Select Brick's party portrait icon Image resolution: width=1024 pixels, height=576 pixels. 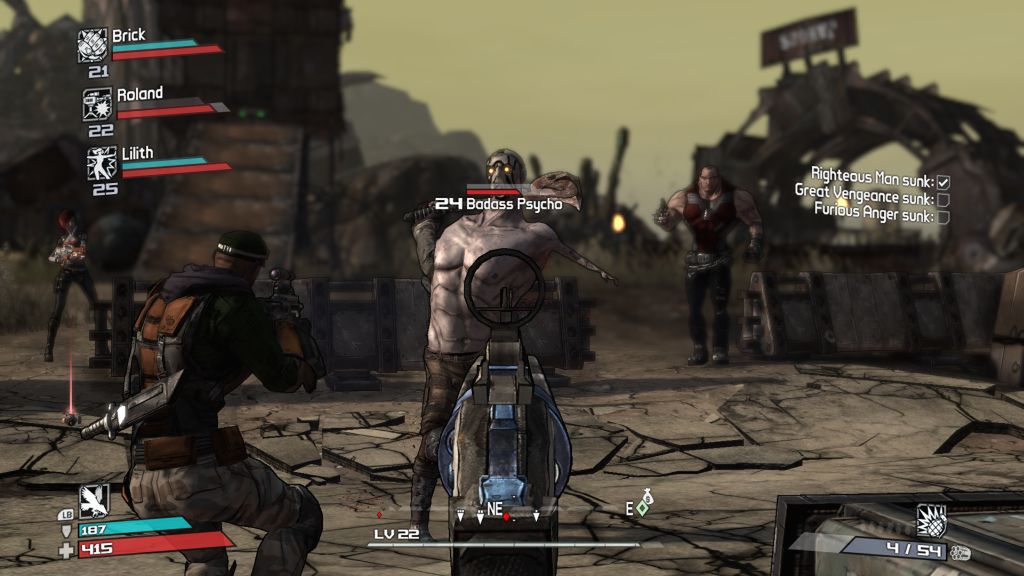tap(93, 45)
